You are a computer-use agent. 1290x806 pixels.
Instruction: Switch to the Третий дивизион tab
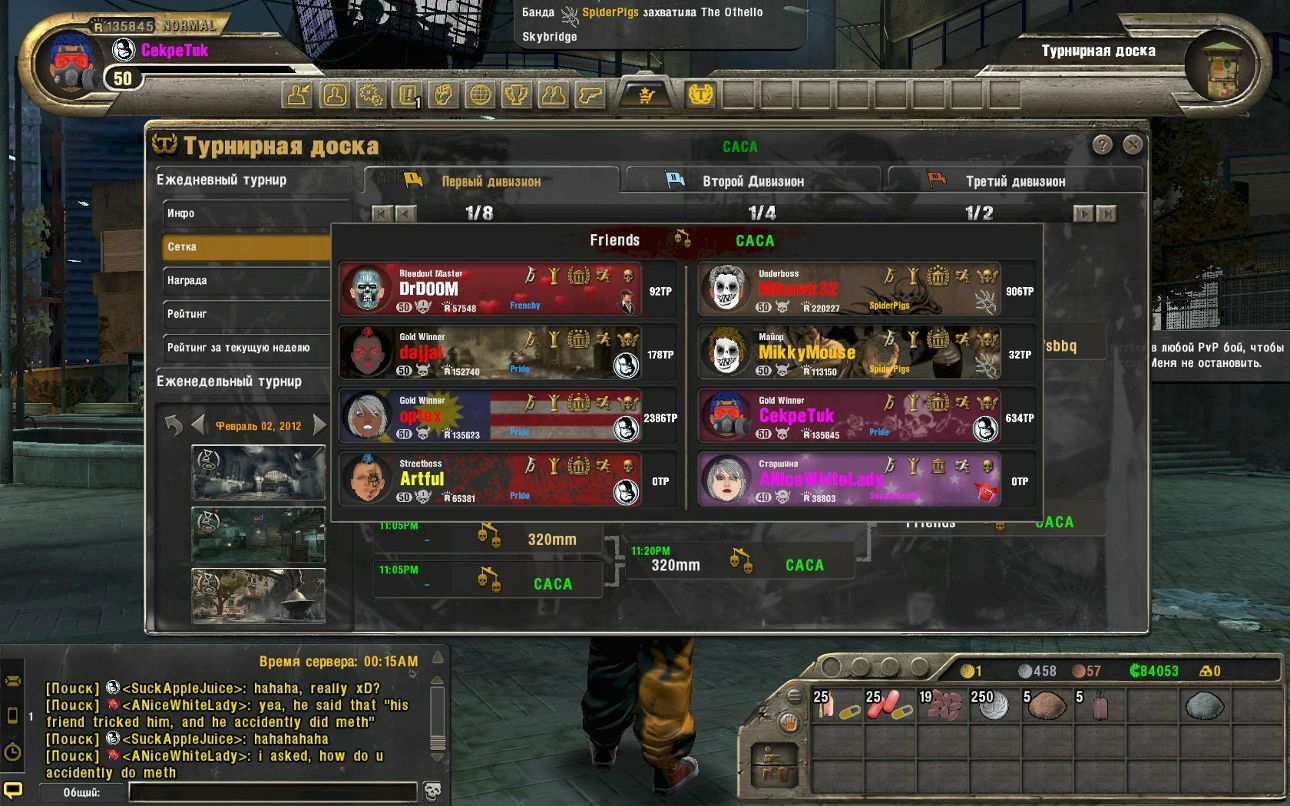tap(1014, 181)
